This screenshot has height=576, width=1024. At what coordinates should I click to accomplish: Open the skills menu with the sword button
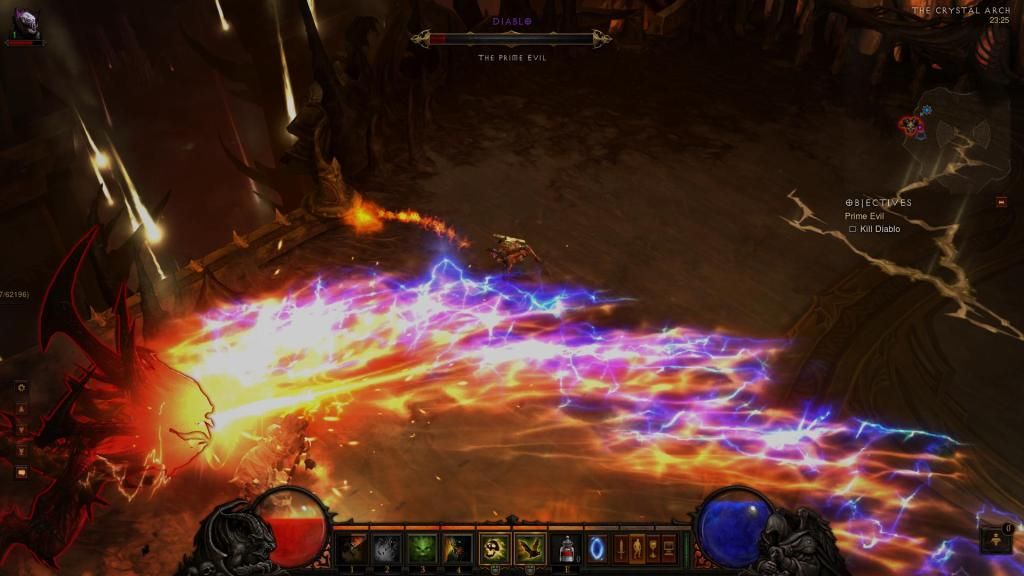click(620, 548)
